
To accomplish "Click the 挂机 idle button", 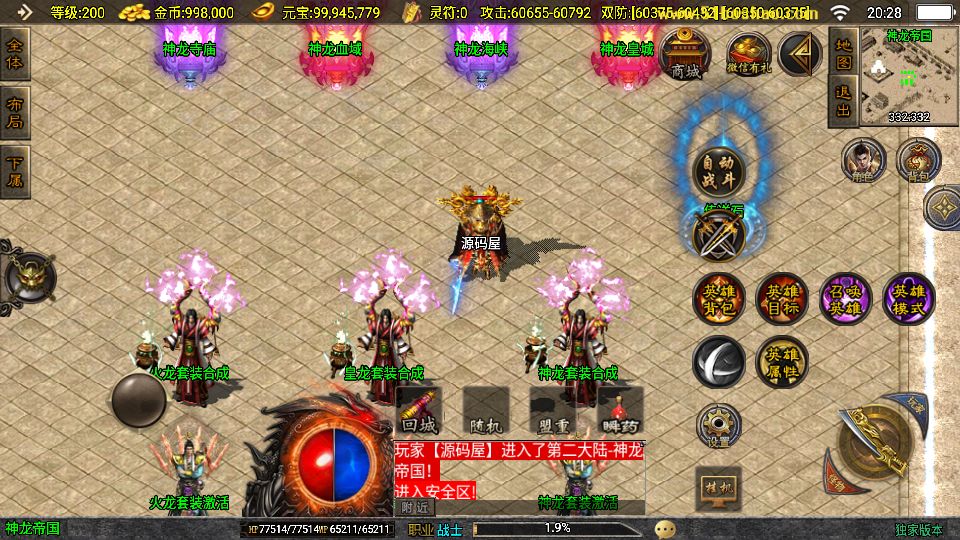I will 718,488.
